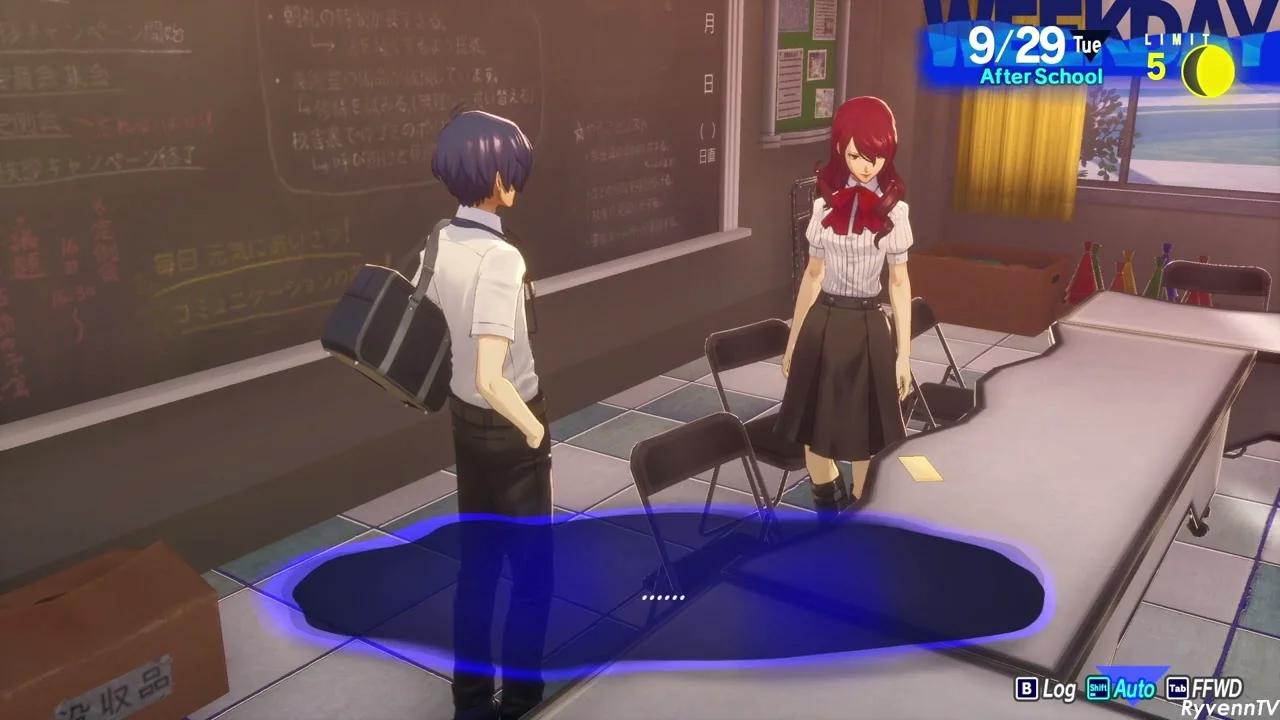This screenshot has width=1280, height=720.
Task: Enable FFWD fast-forward mode
Action: point(1217,689)
